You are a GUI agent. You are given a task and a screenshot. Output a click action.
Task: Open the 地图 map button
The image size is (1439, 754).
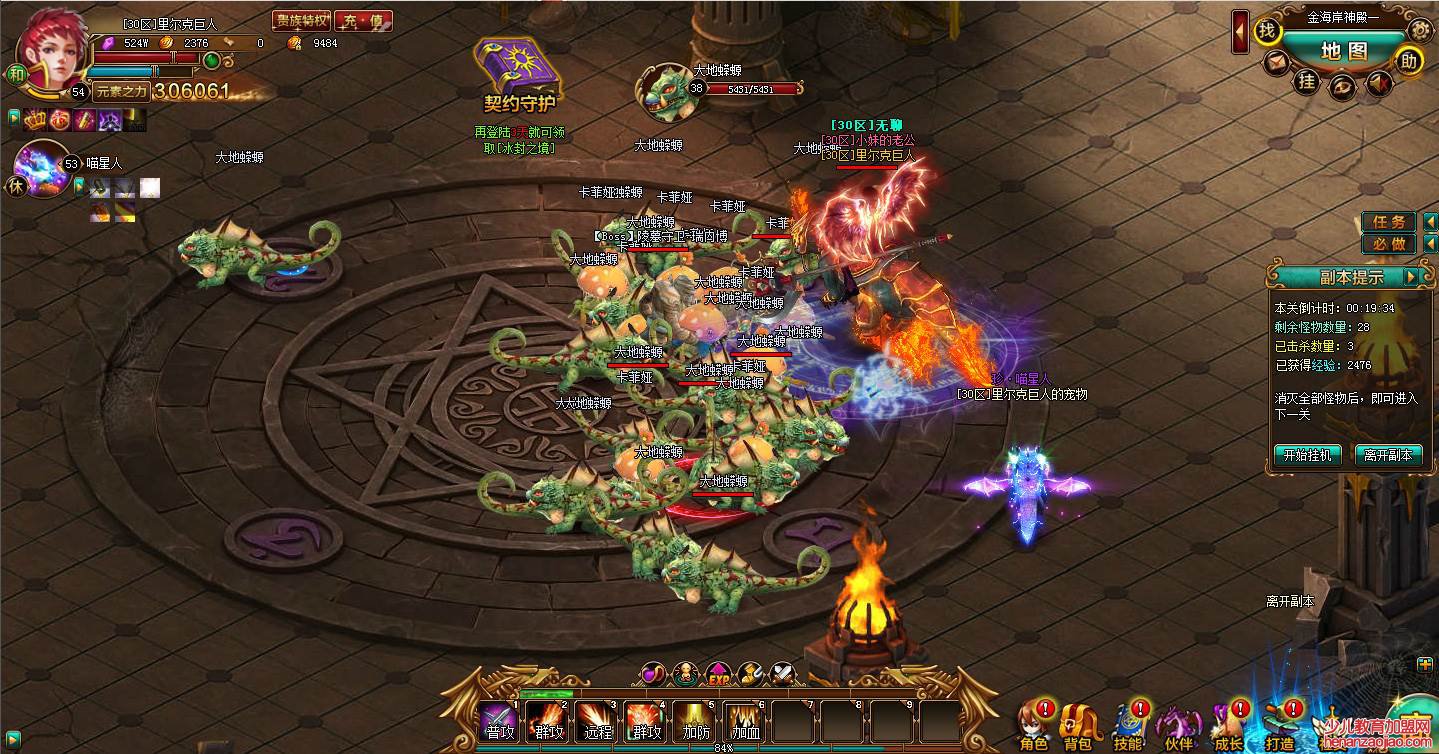(x=1343, y=51)
